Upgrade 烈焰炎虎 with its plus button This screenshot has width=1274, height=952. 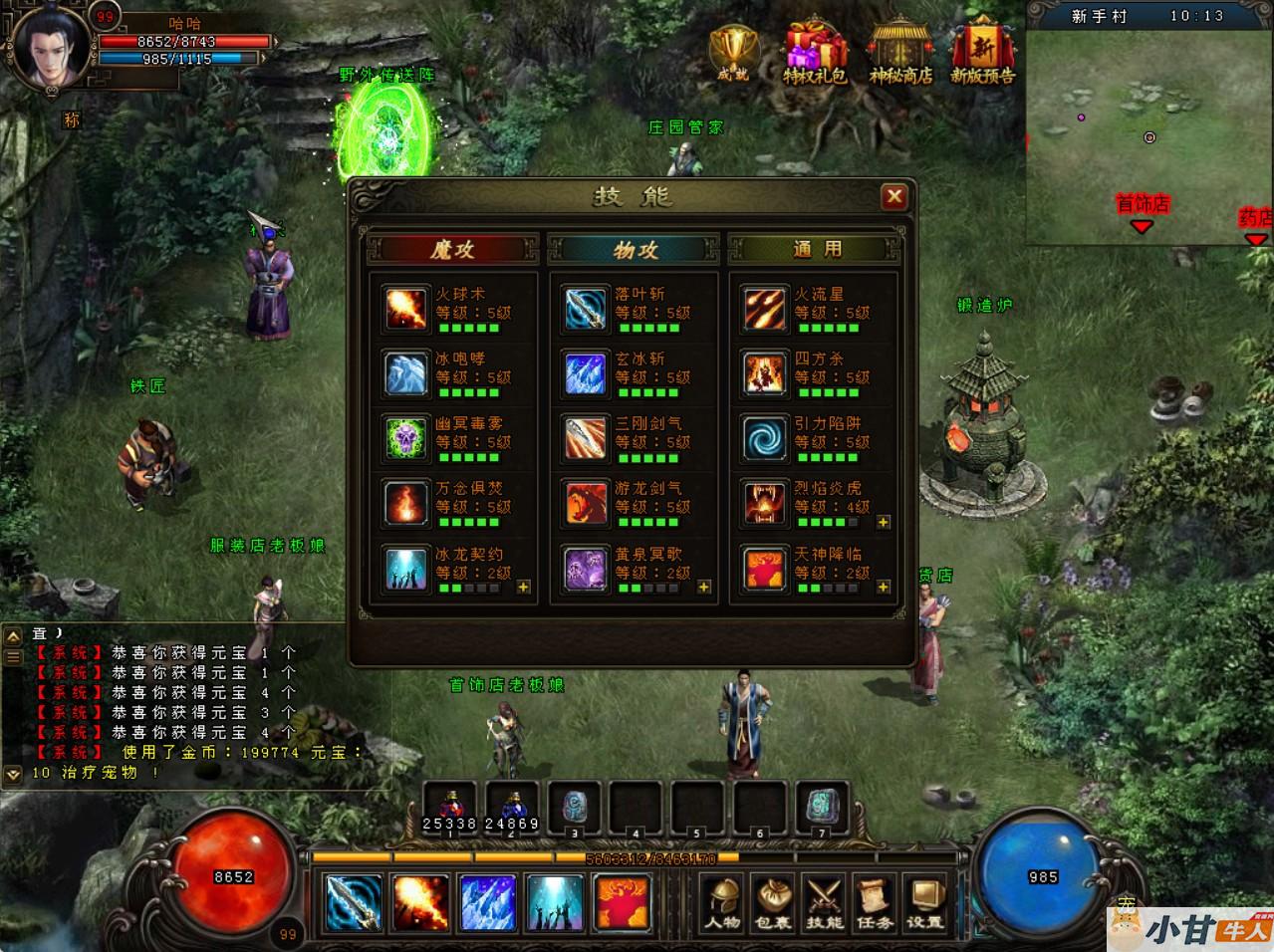click(x=884, y=523)
